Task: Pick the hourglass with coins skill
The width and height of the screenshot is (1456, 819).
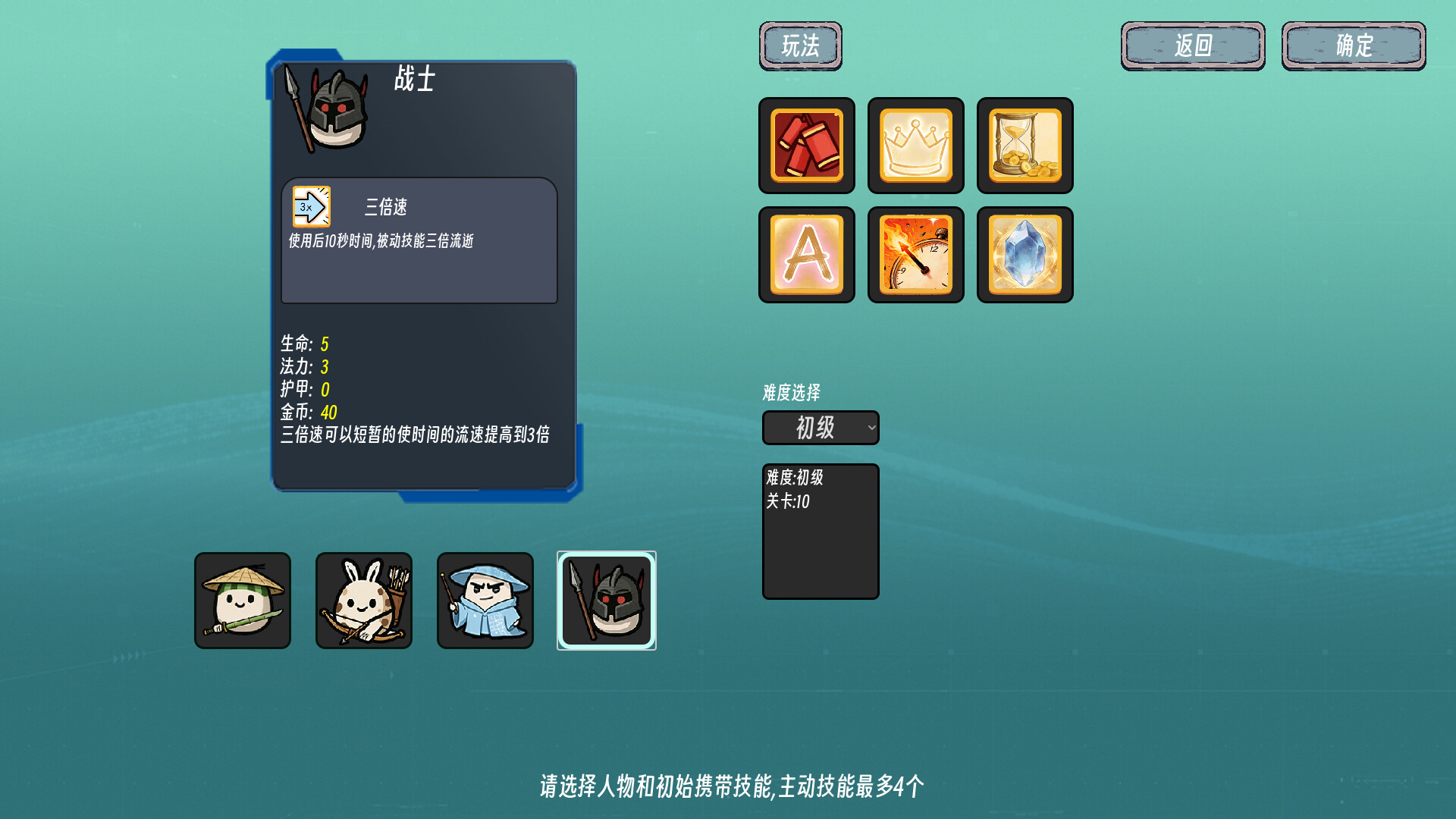Action: [x=1025, y=146]
